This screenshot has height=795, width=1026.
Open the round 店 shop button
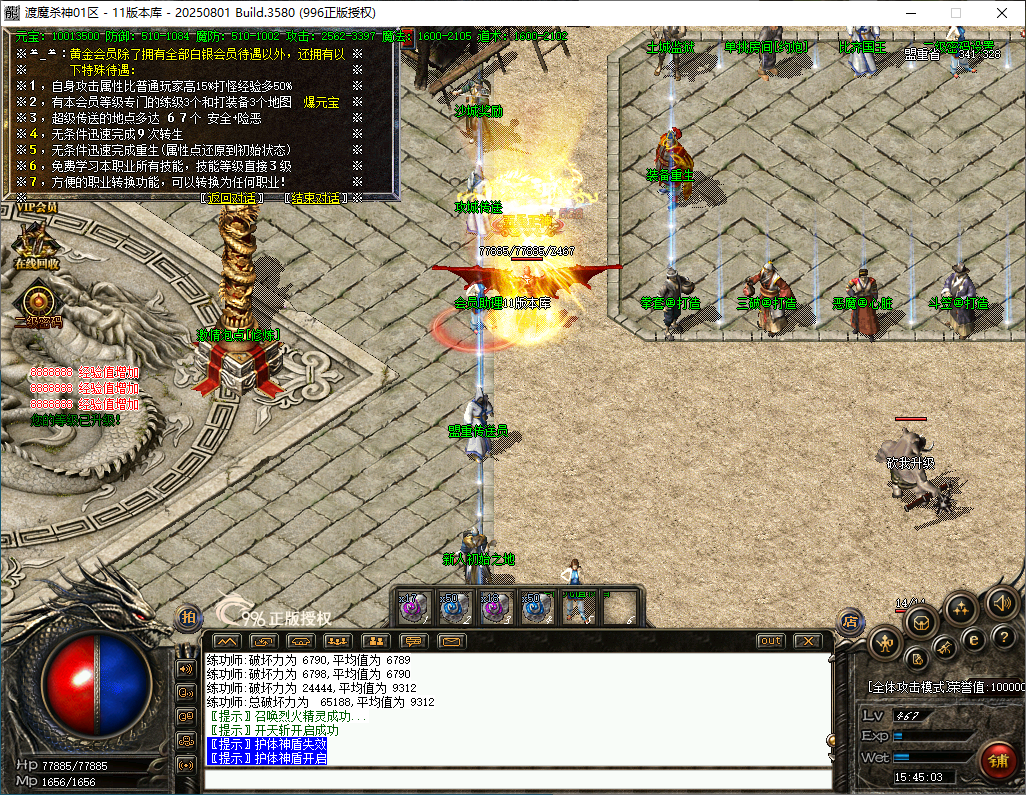point(851,622)
